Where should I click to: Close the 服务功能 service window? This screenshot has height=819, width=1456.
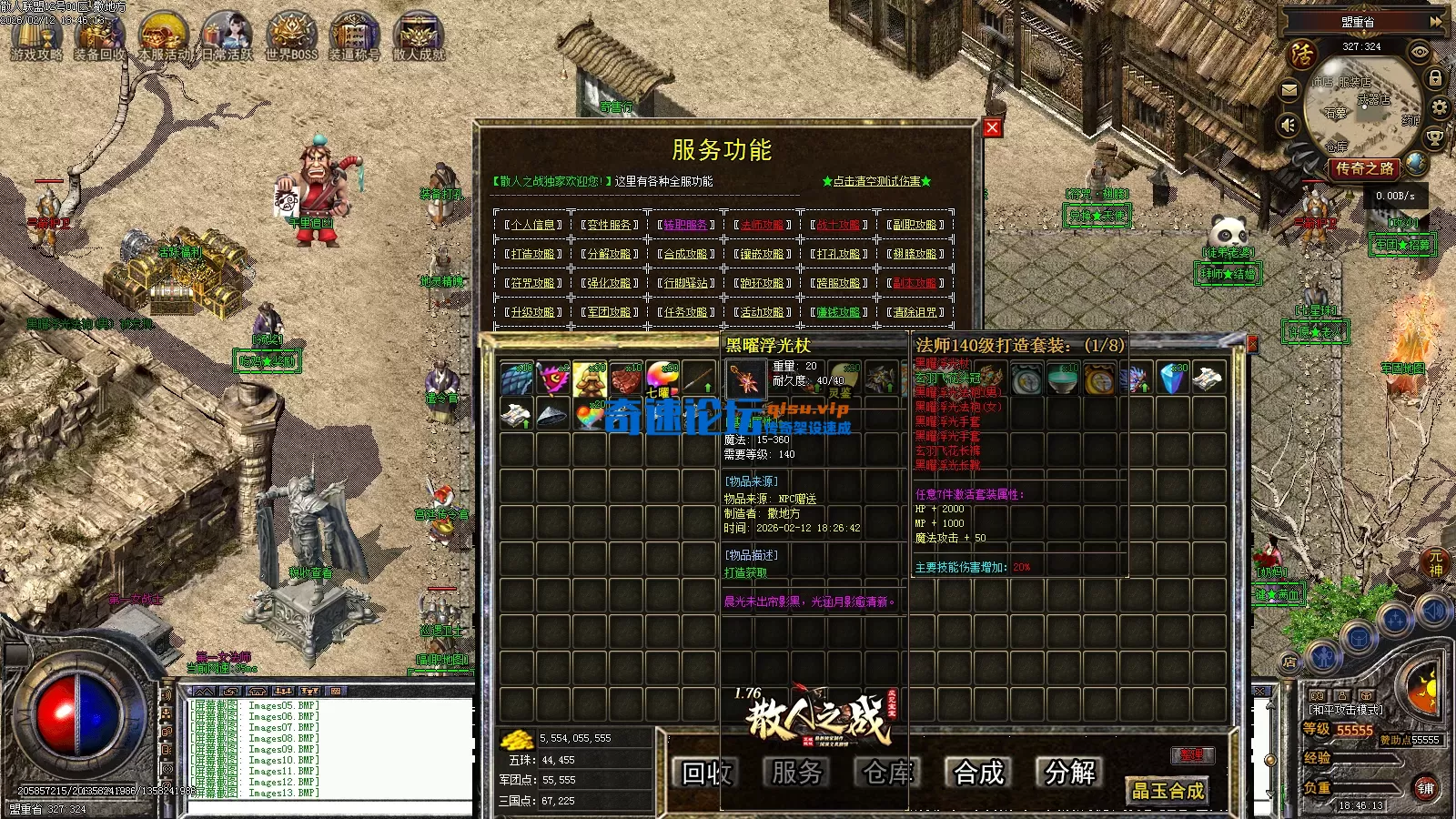coord(993,128)
